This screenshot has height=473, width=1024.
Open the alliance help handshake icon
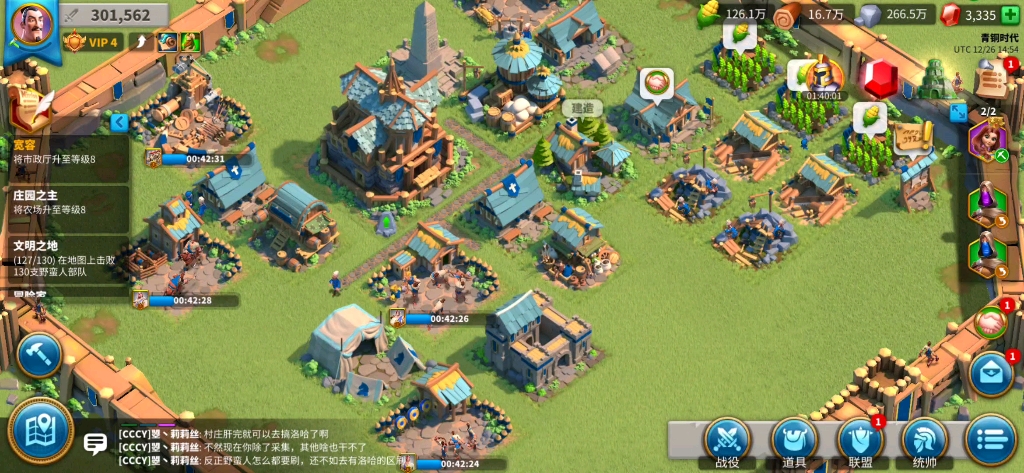pos(991,322)
